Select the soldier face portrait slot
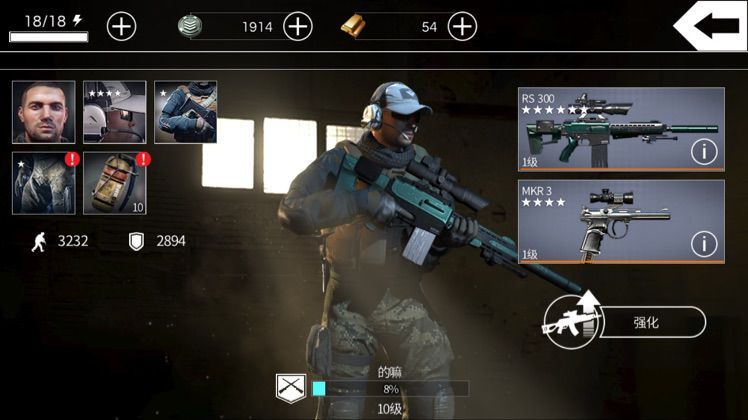The height and width of the screenshot is (420, 748). 43,112
